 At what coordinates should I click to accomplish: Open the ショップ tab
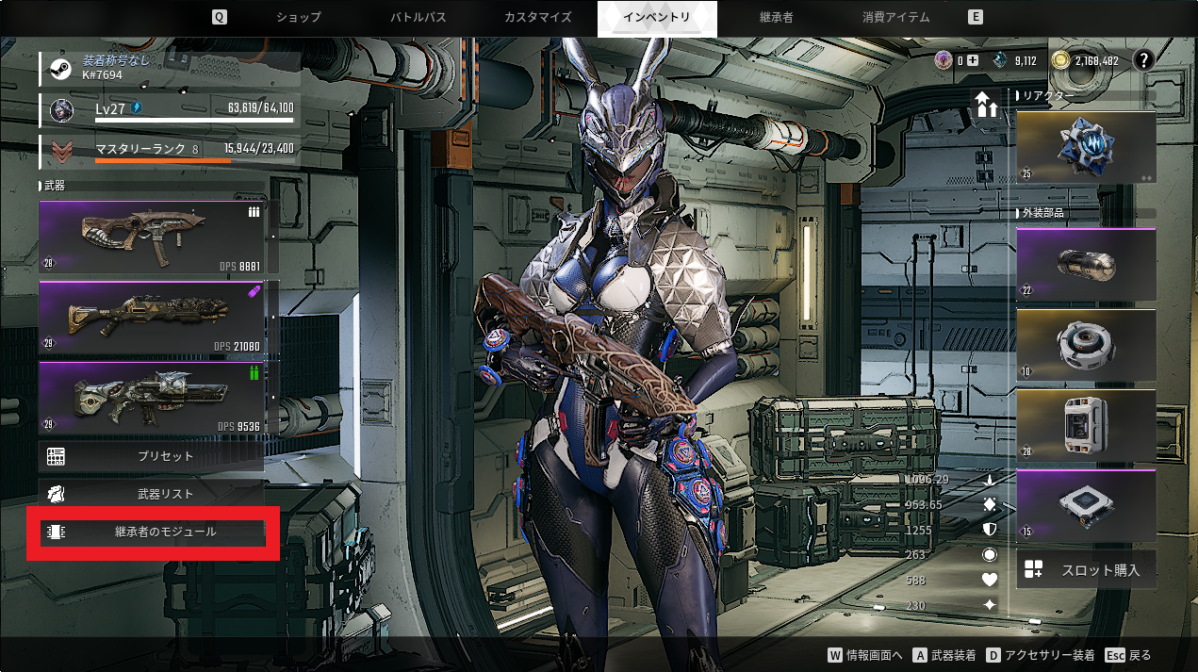298,17
